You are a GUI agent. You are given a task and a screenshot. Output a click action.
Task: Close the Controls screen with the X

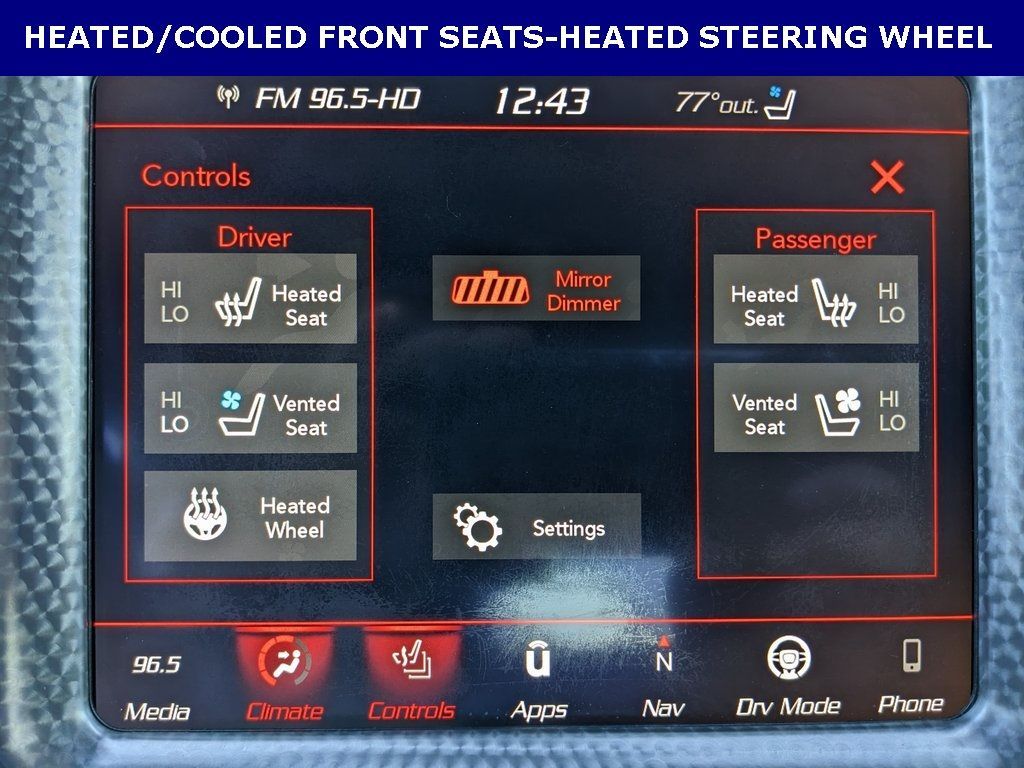886,178
